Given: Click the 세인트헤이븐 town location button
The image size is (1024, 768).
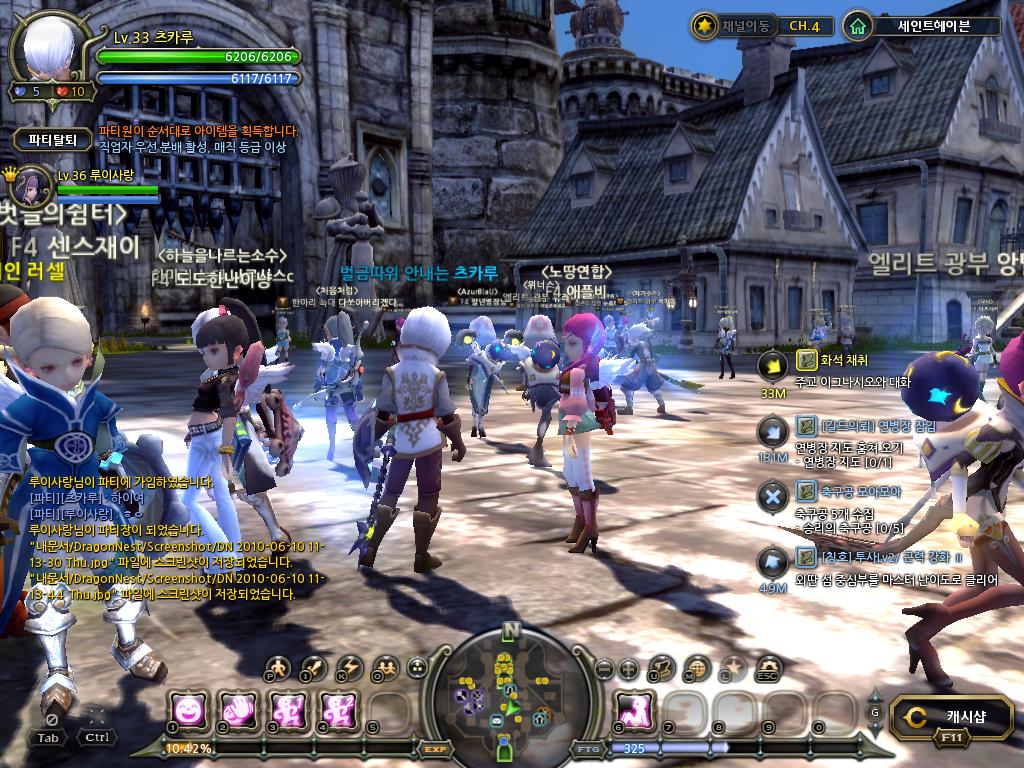Looking at the screenshot, I should pos(921,26).
